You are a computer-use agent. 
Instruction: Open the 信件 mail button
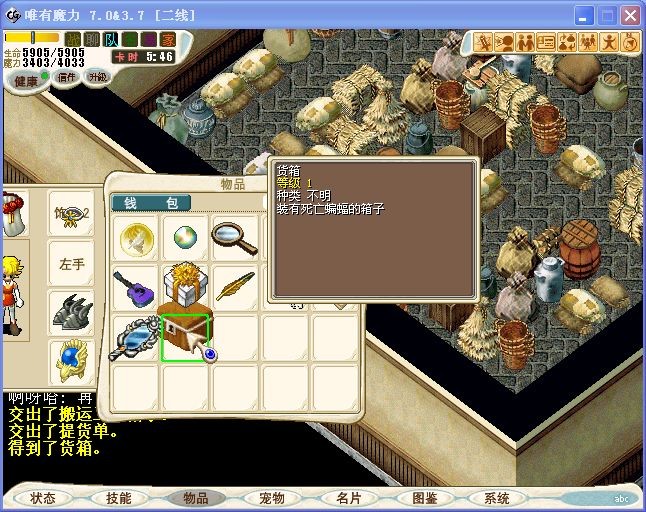click(x=66, y=77)
